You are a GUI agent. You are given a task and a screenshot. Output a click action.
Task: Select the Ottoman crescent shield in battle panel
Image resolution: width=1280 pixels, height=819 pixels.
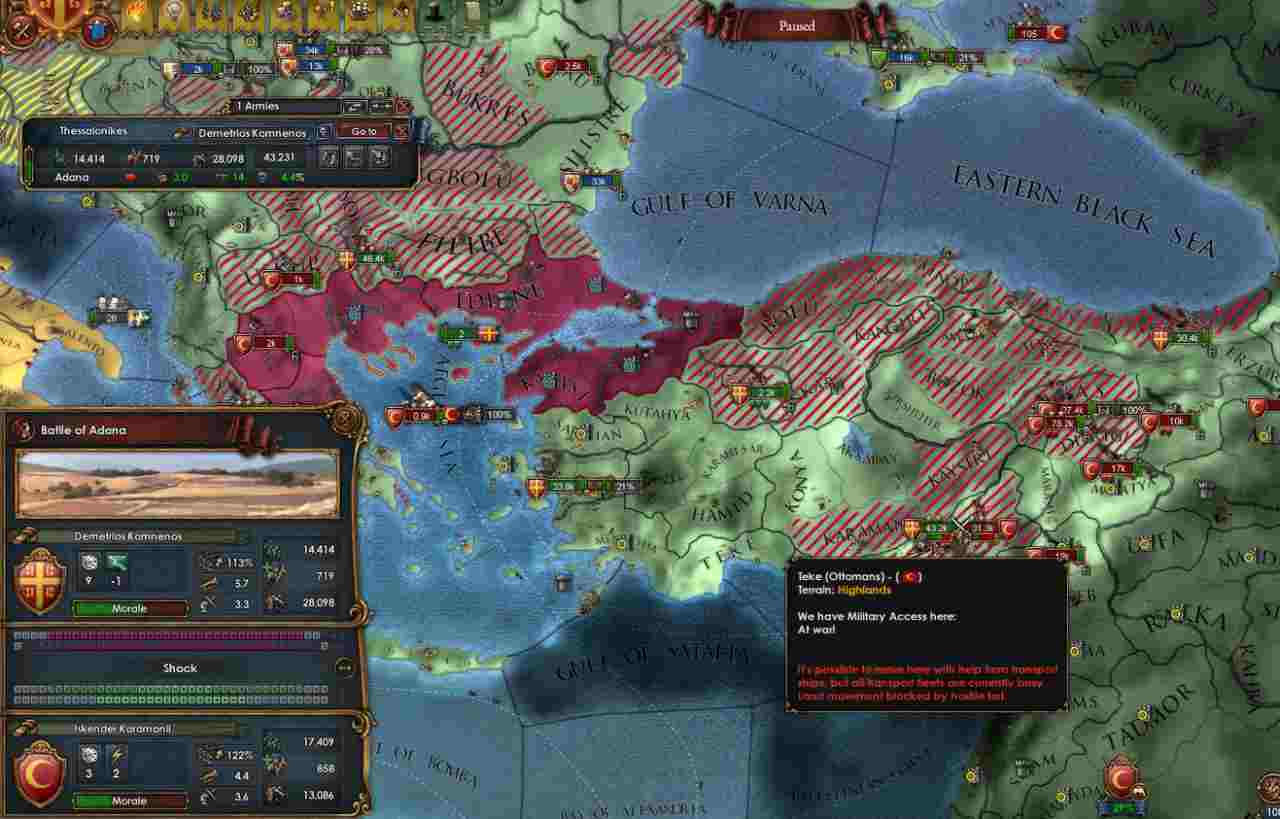pos(41,771)
